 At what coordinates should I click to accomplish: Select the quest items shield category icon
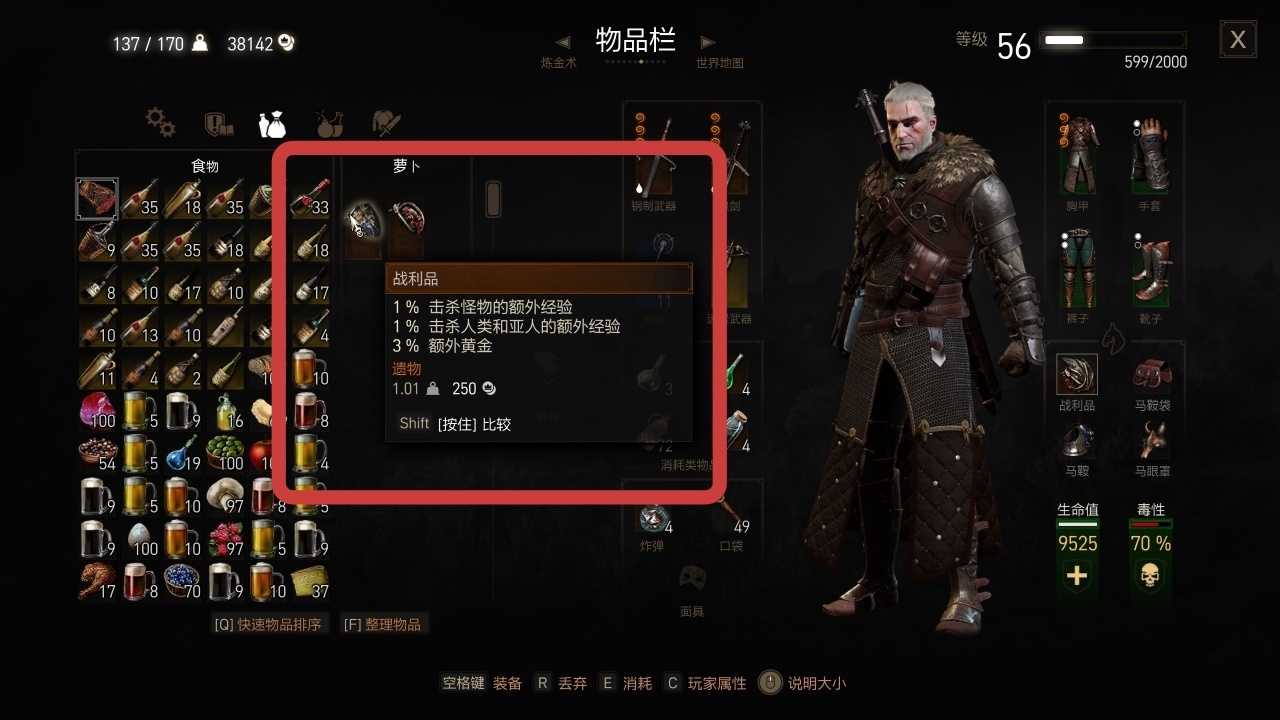pyautogui.click(x=219, y=123)
